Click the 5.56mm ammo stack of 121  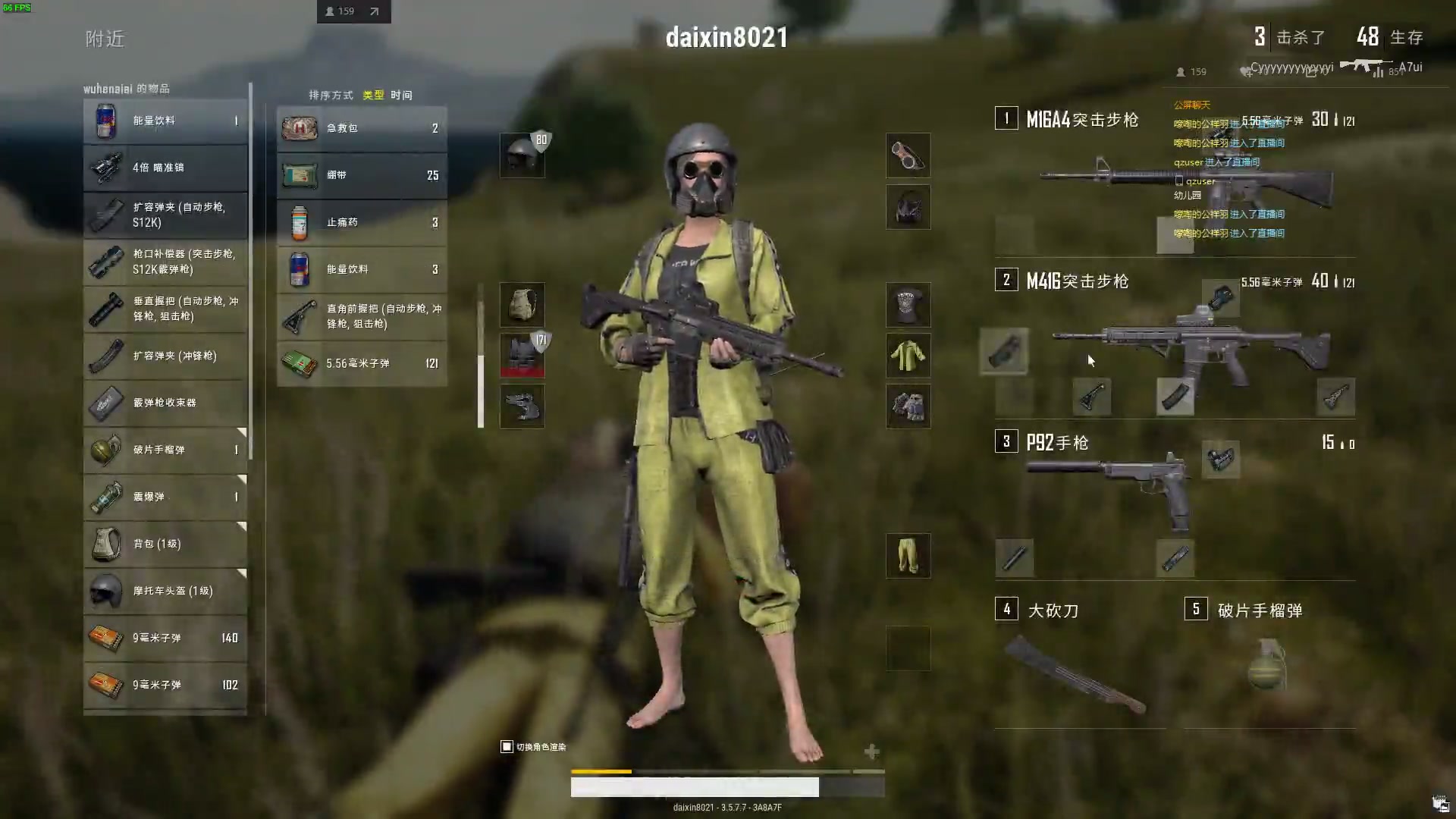(362, 363)
